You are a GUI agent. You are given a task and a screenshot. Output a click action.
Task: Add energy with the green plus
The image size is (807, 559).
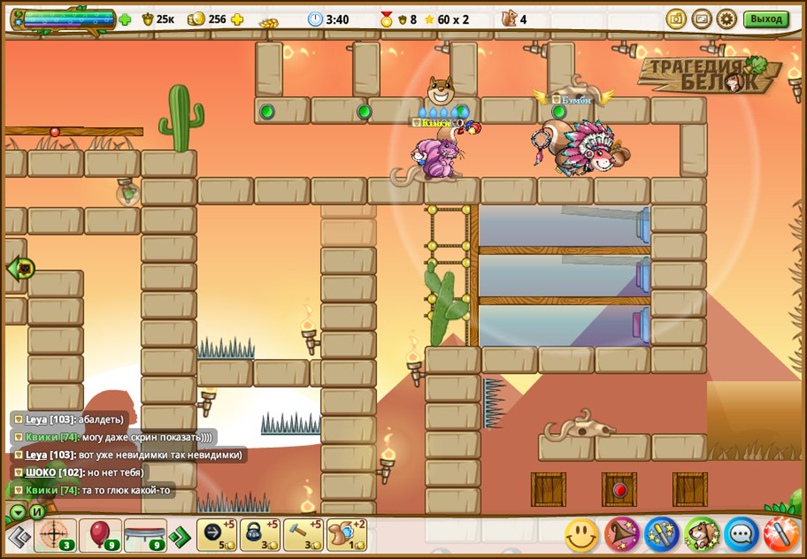point(125,19)
